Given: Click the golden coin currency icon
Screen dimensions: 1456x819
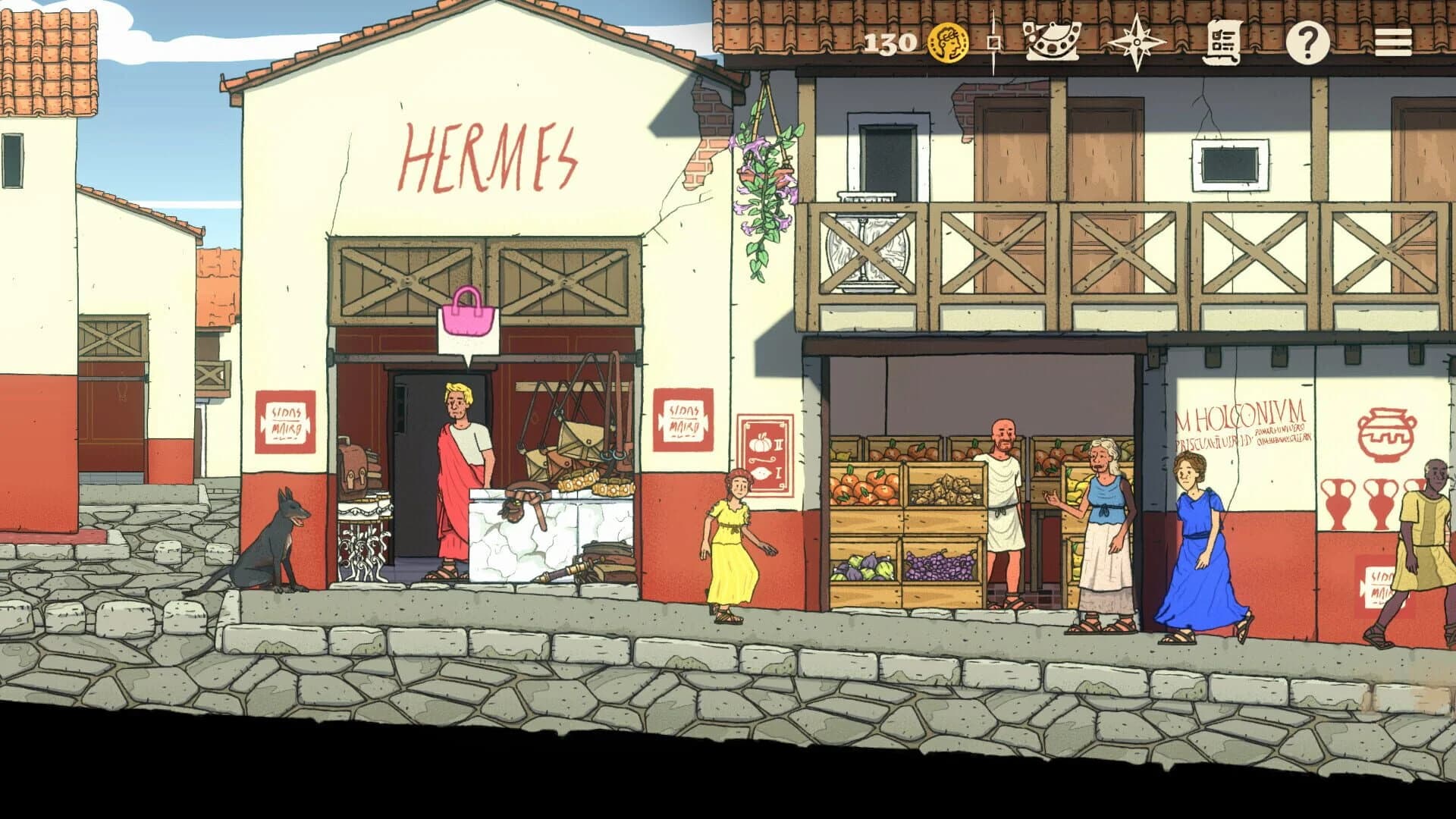Looking at the screenshot, I should tap(947, 42).
